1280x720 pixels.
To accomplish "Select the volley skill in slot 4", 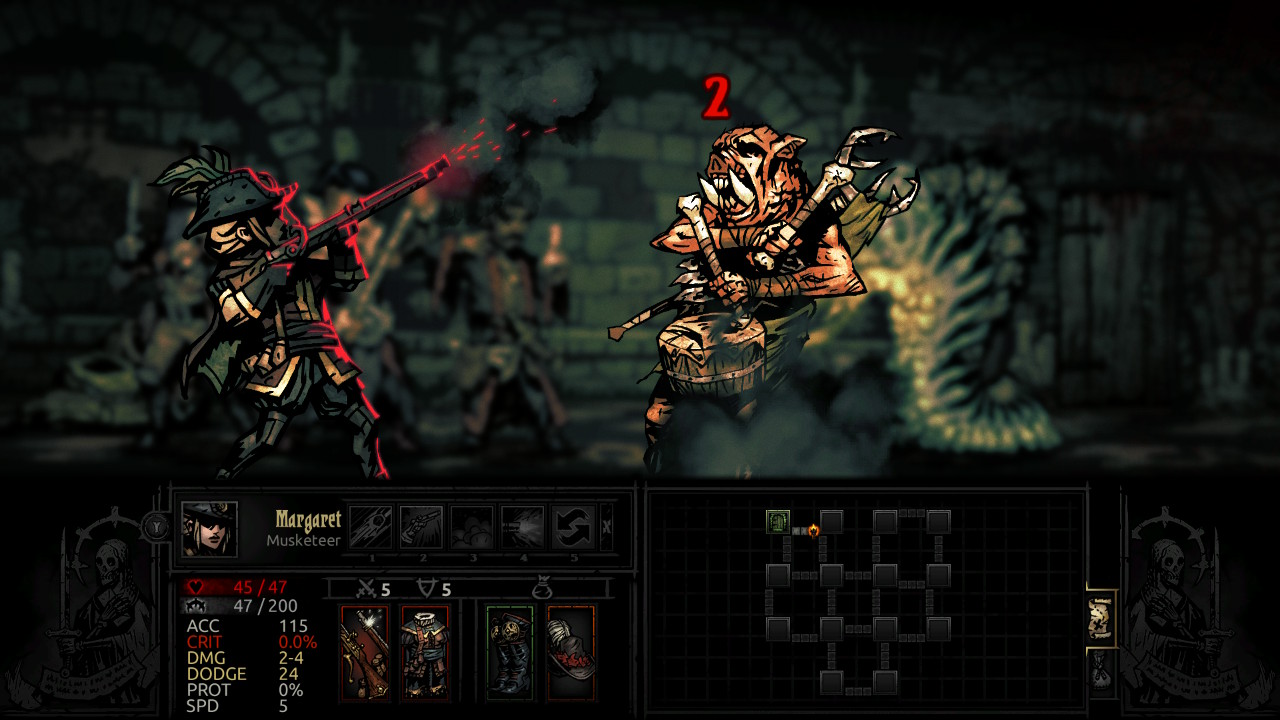I will (521, 528).
